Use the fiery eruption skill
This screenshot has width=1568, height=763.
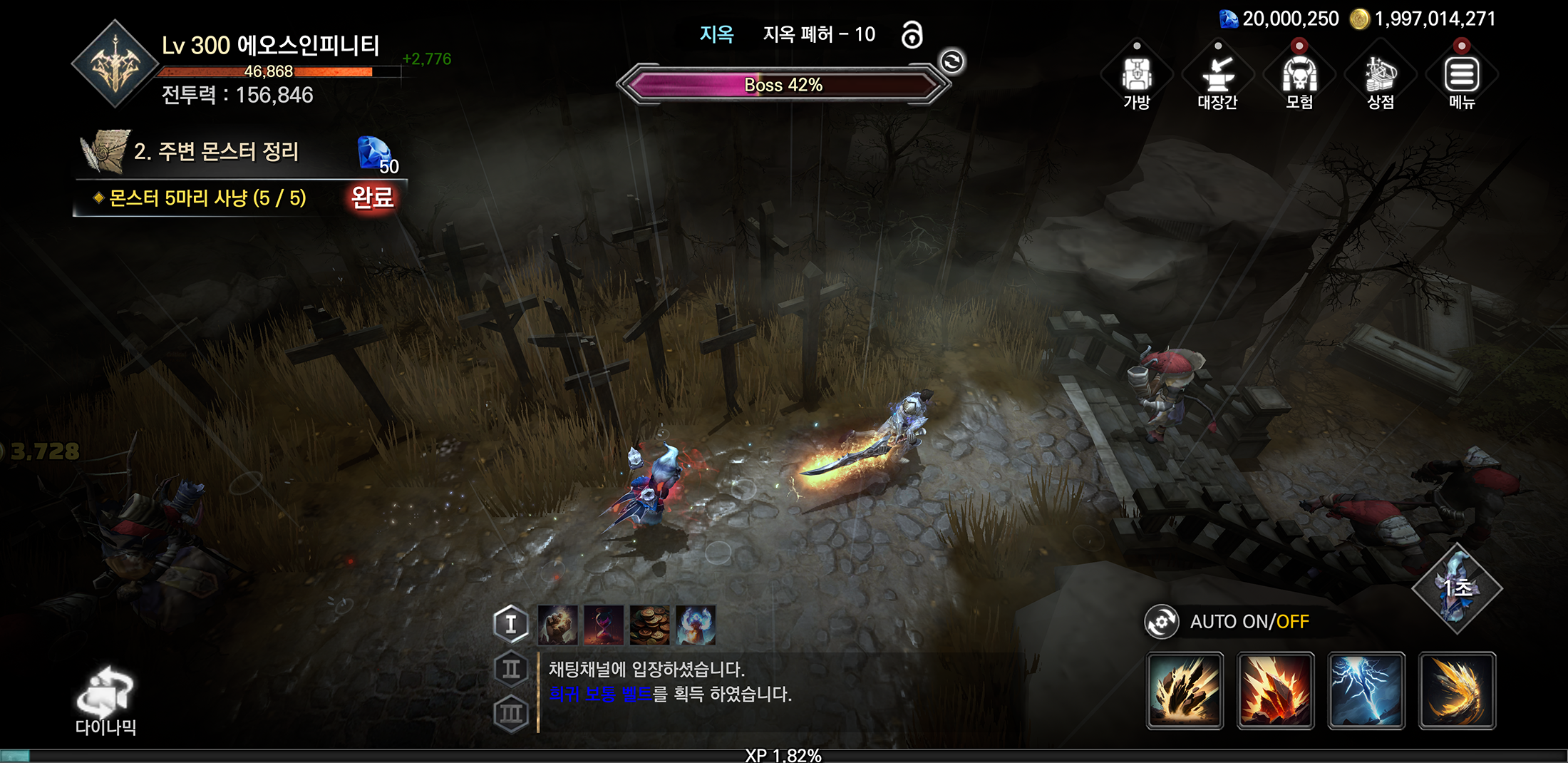coord(1276,690)
